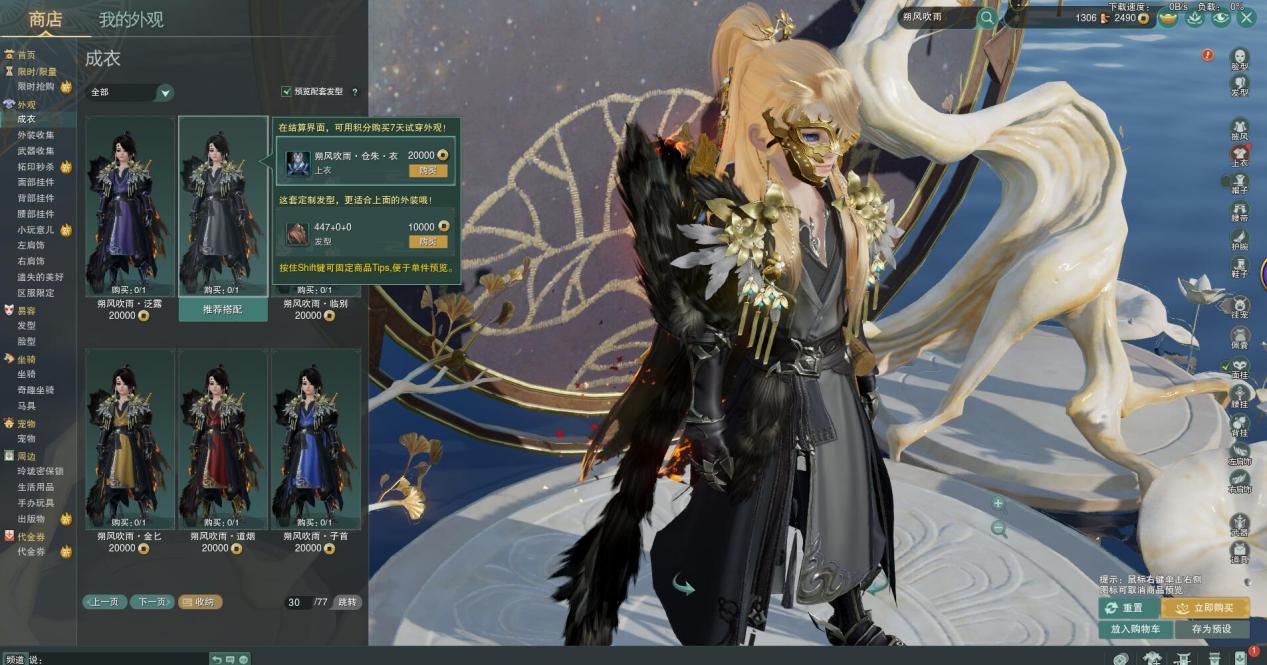Reset the preview with 重置
1267x665 pixels.
tap(1126, 608)
